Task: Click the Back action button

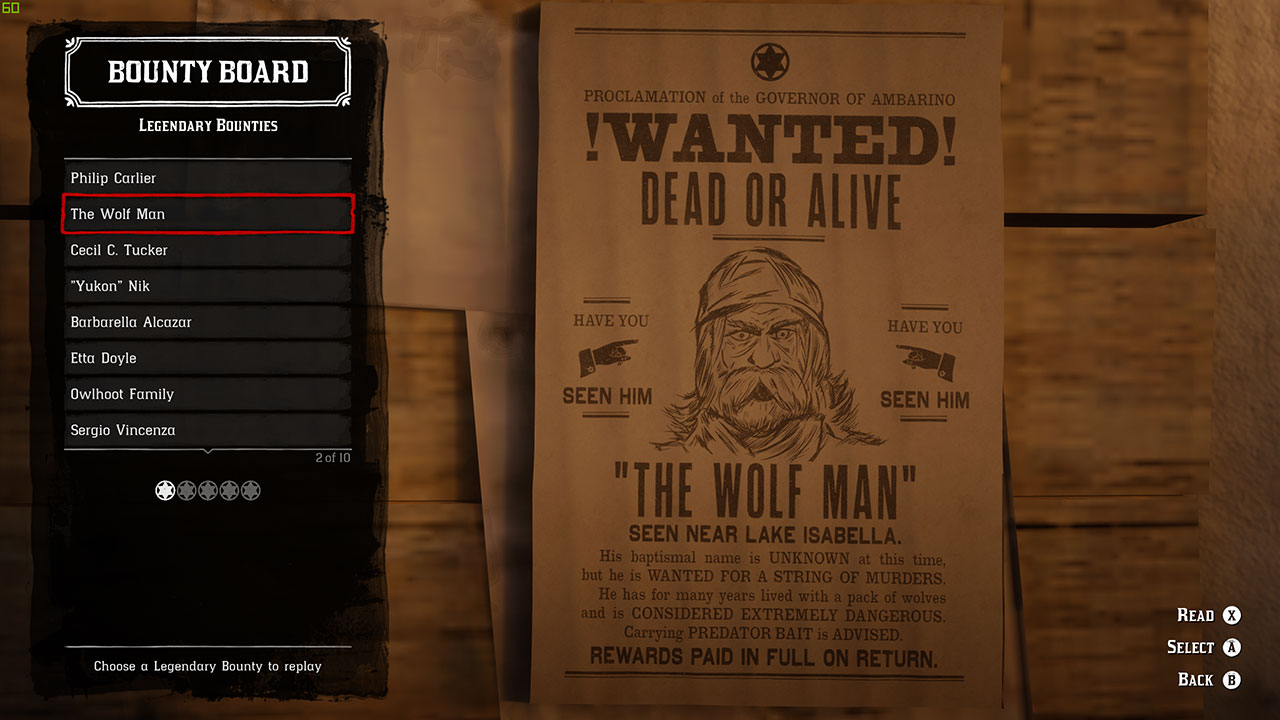Action: (1194, 679)
